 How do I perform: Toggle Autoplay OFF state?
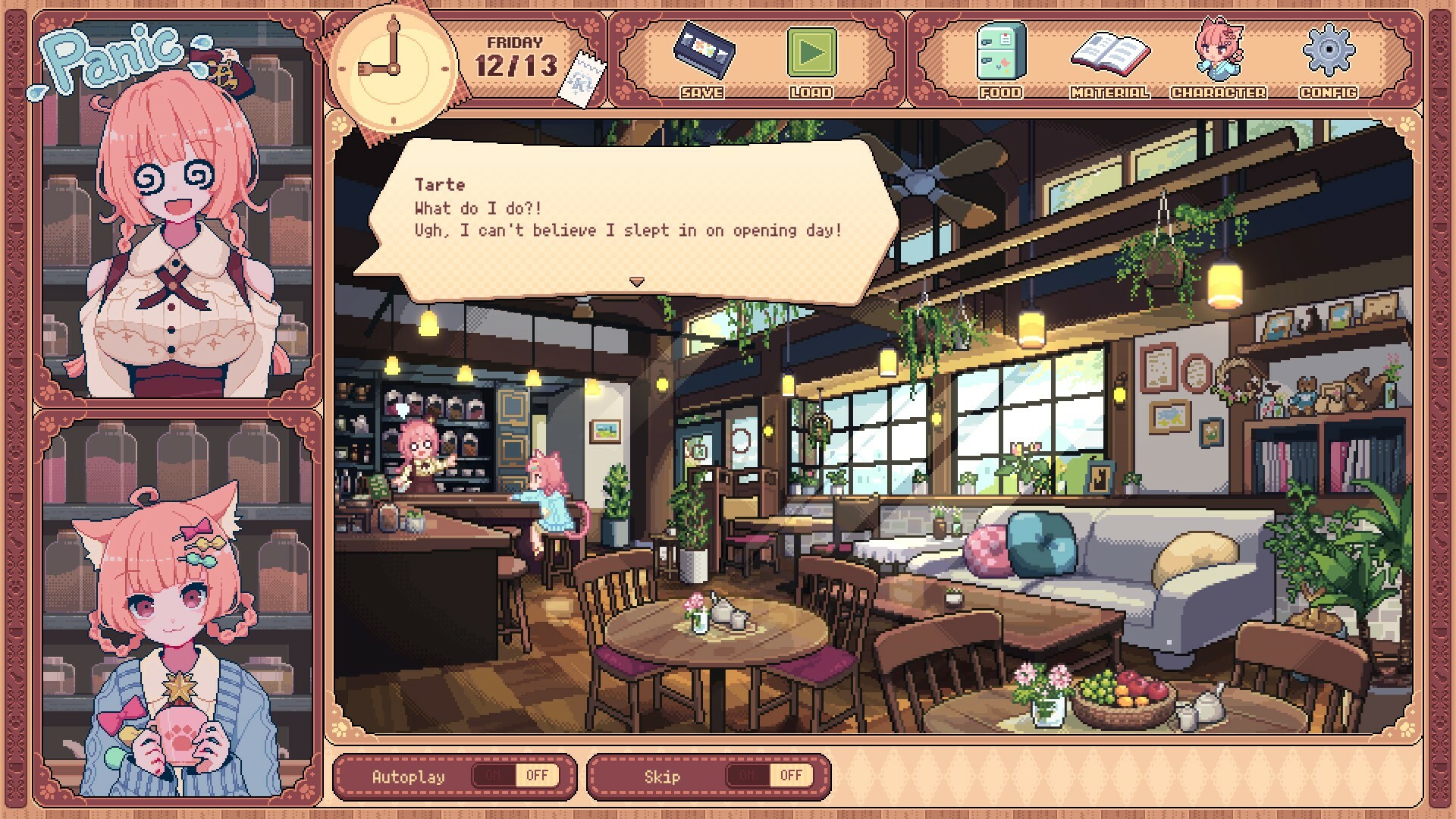tap(537, 775)
